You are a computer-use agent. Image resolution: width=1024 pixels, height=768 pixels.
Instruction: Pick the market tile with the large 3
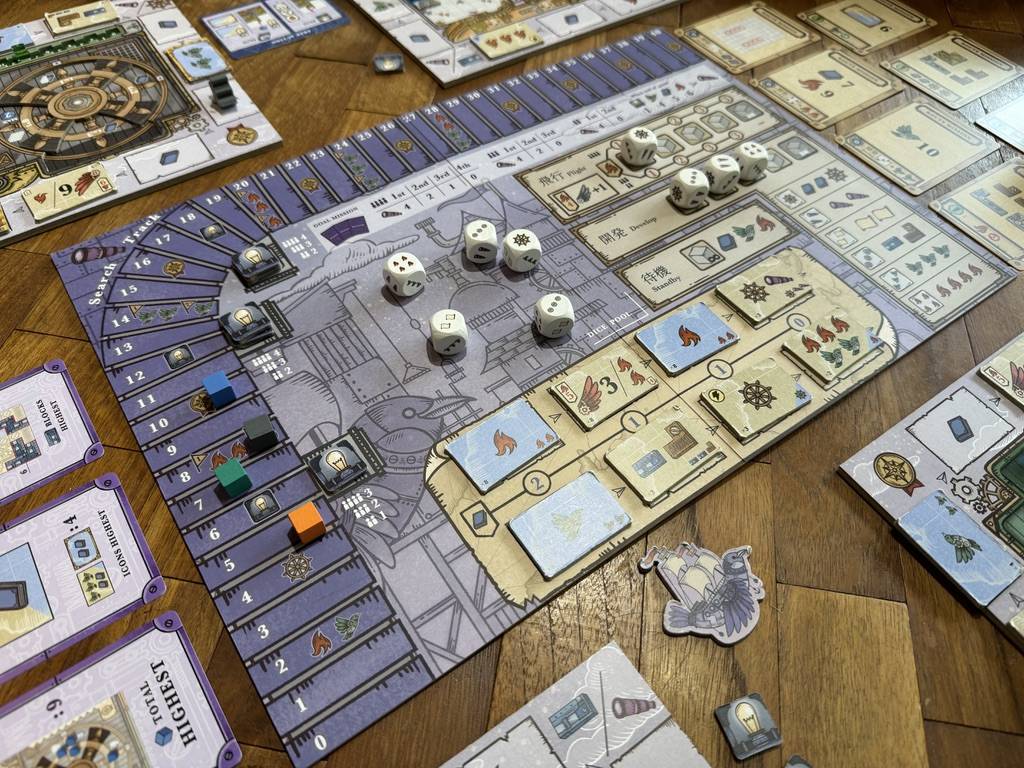[605, 385]
